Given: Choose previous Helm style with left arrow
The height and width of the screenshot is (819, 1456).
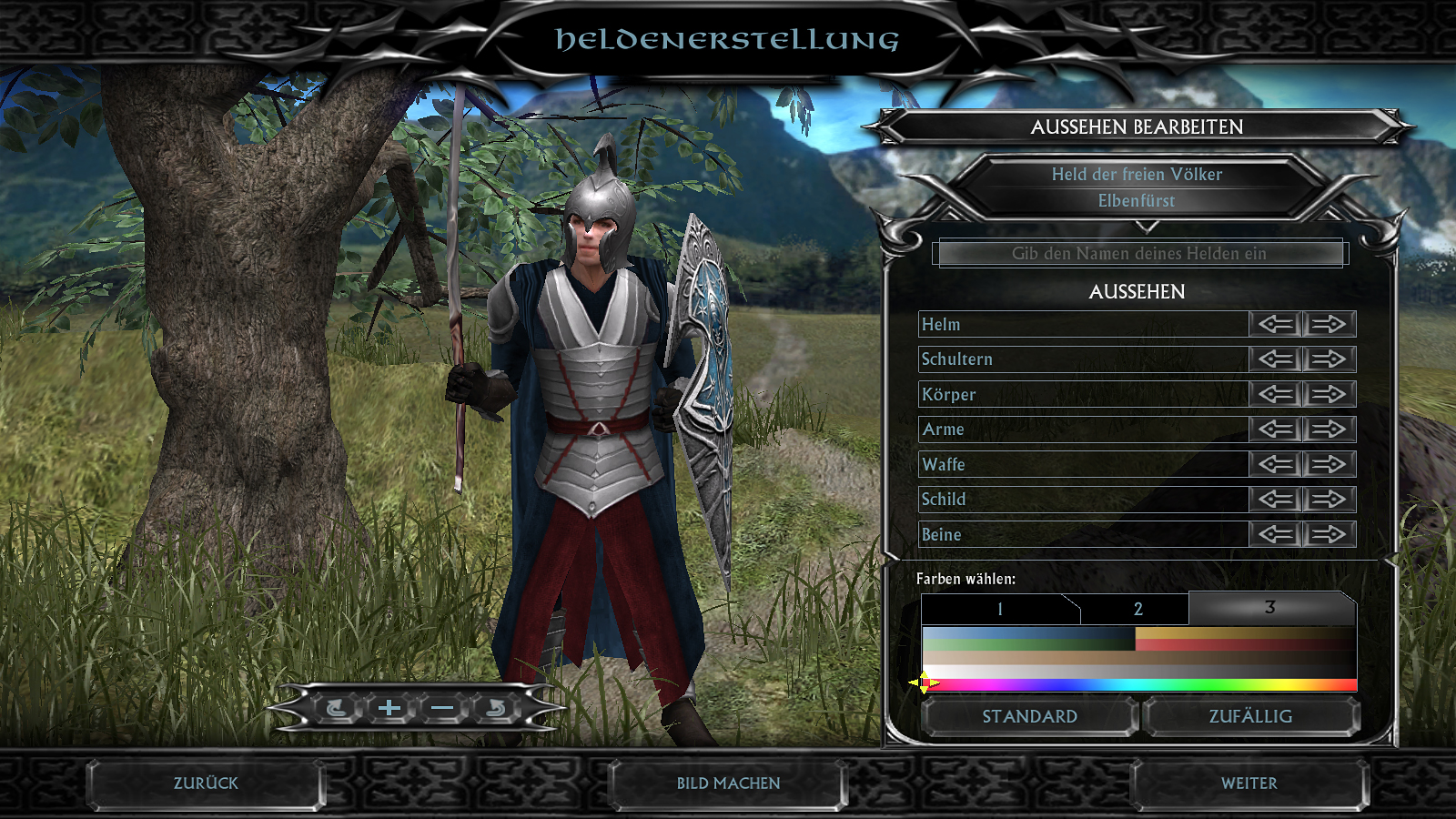Looking at the screenshot, I should [1277, 324].
